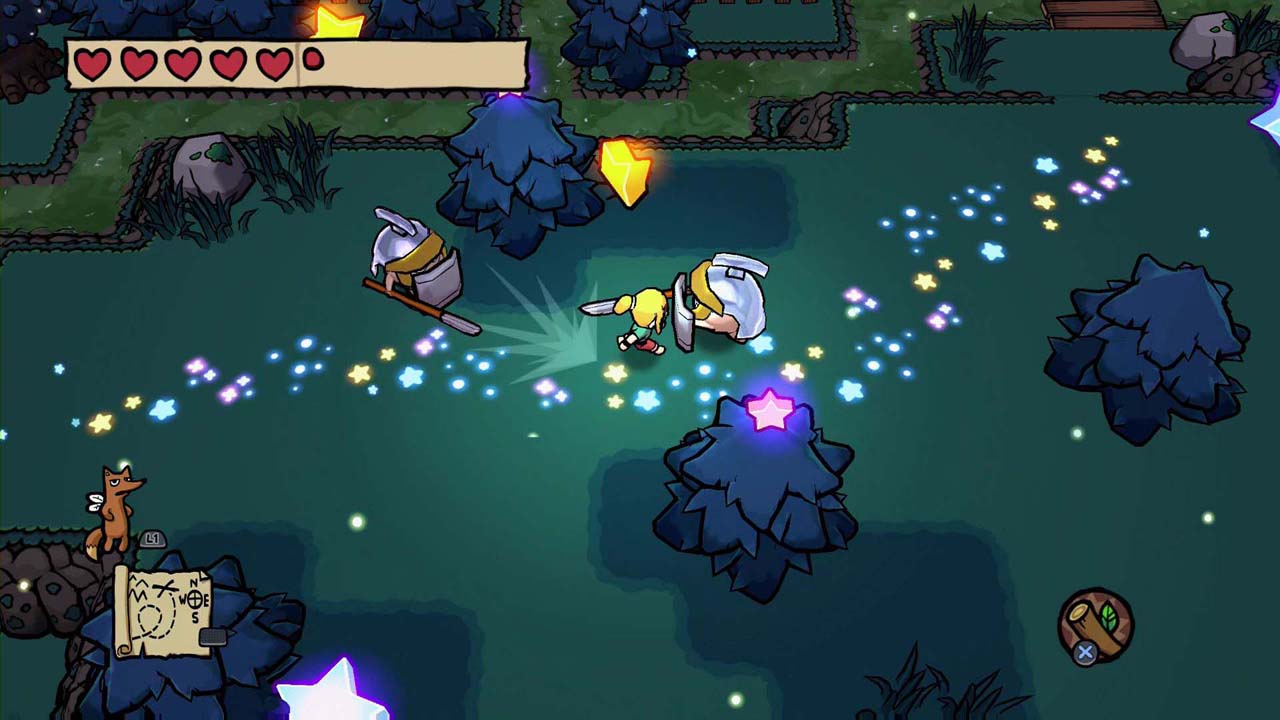The width and height of the screenshot is (1280, 720).
Task: Click the X mark drawn on the map
Action: 163,587
